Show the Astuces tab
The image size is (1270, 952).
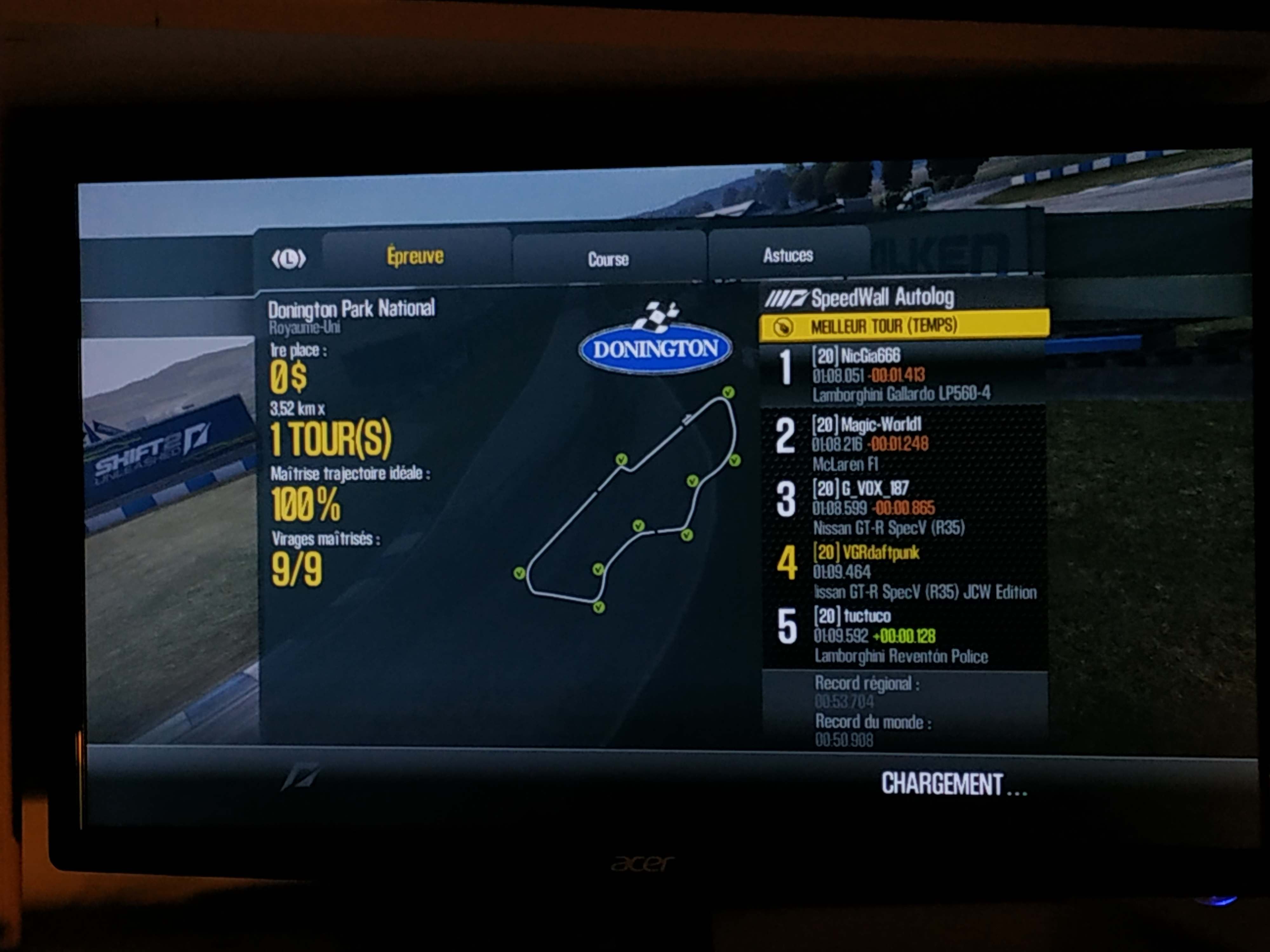pos(788,255)
